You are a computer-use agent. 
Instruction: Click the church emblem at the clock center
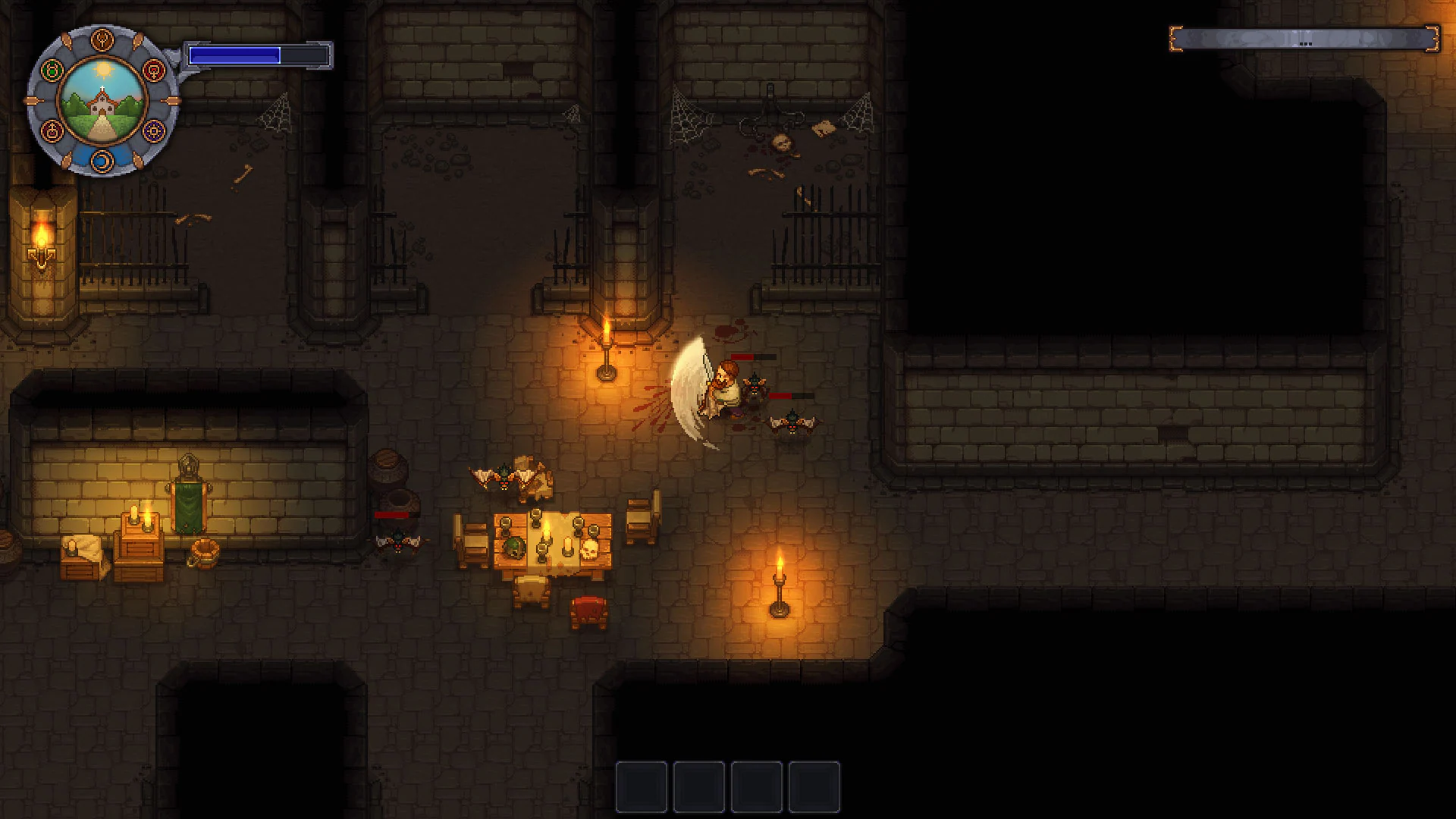pyautogui.click(x=102, y=100)
